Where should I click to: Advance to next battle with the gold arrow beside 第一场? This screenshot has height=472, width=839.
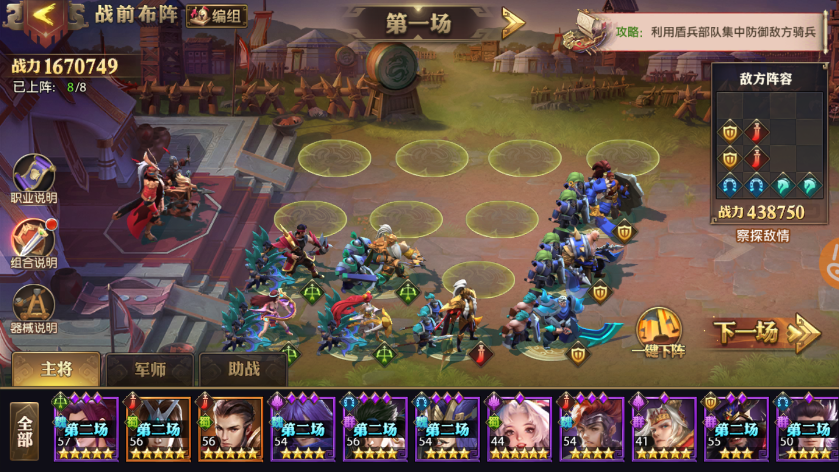pyautogui.click(x=512, y=22)
